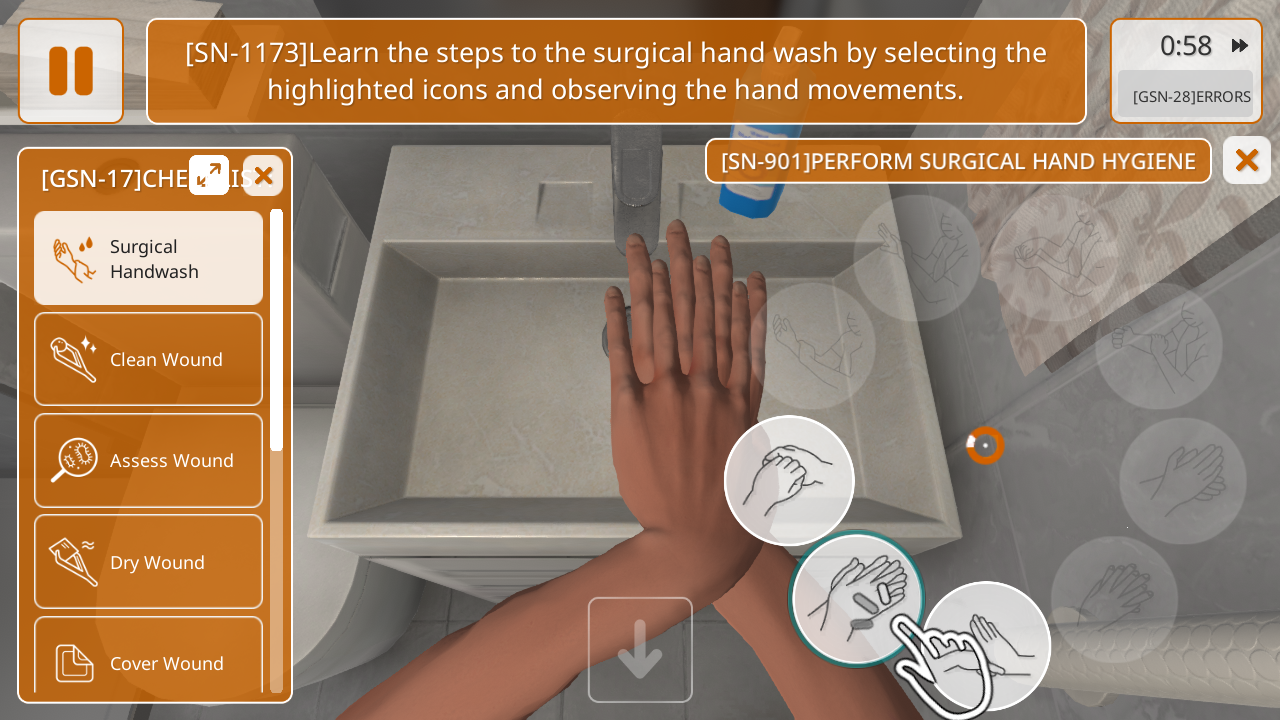The width and height of the screenshot is (1280, 720).
Task: Select Surgical Handwash in the checklist
Action: [149, 258]
